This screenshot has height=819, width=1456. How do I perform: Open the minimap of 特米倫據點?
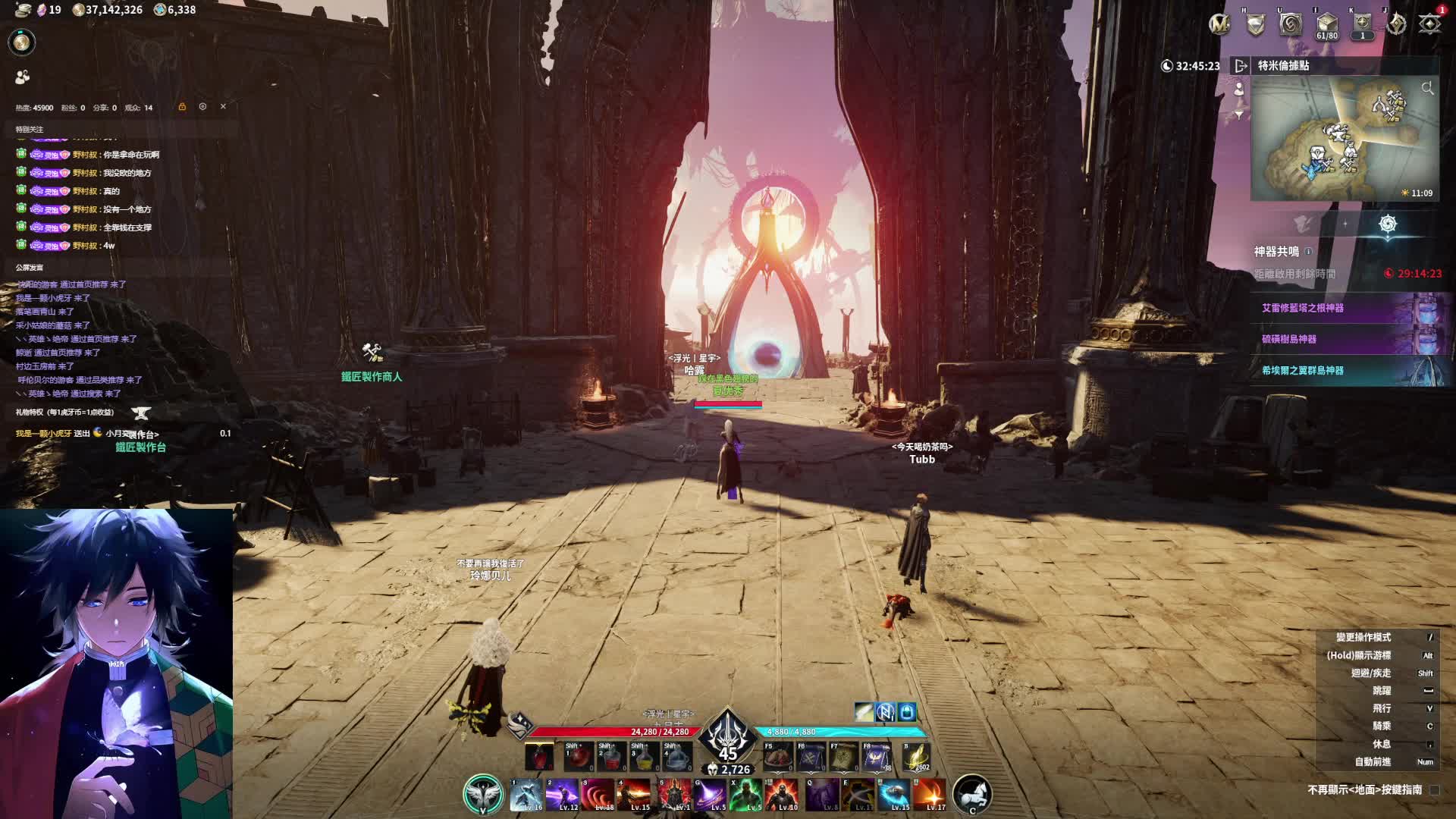(1344, 138)
